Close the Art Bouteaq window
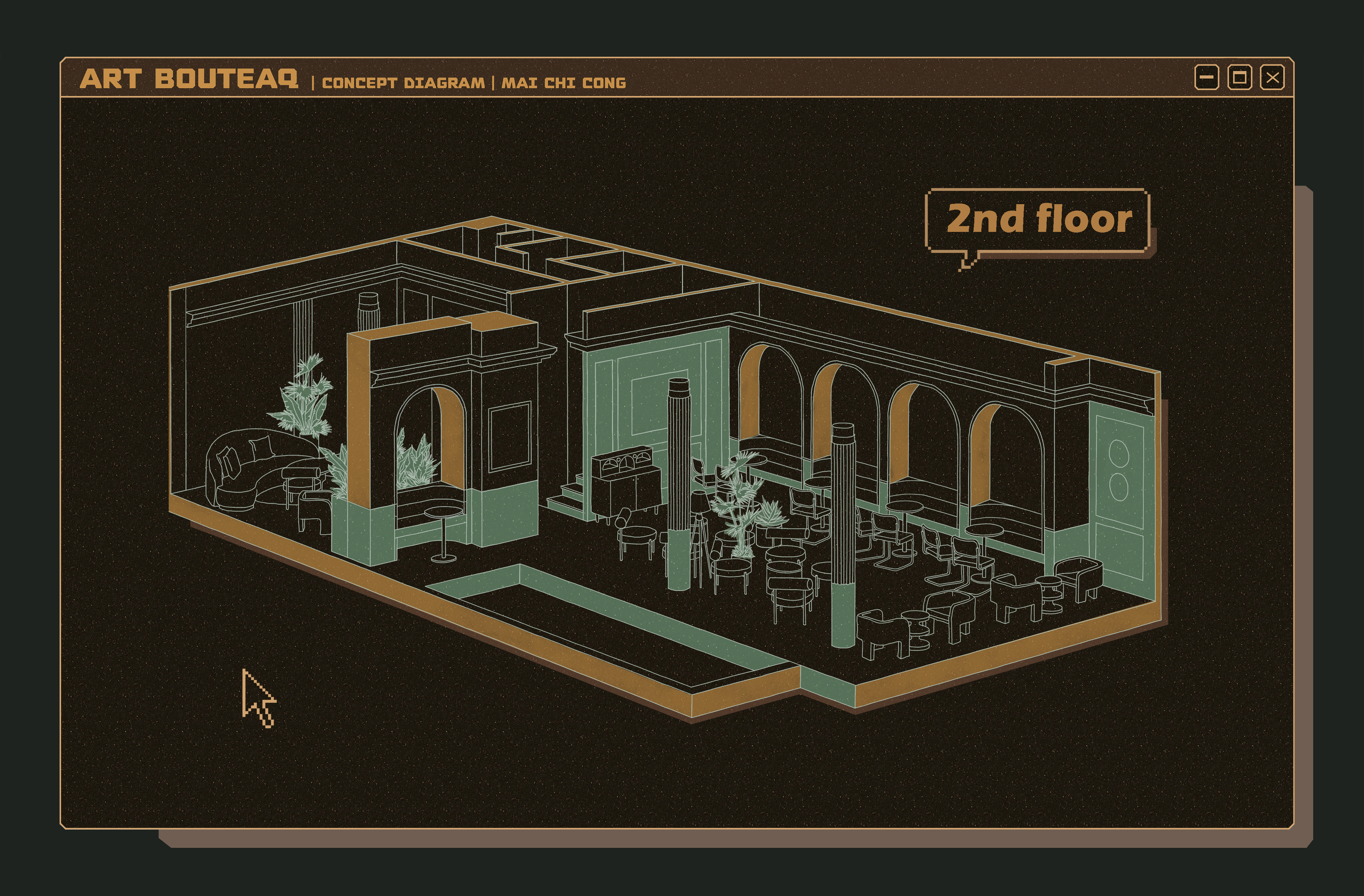Viewport: 1364px width, 896px height. 1272,77
